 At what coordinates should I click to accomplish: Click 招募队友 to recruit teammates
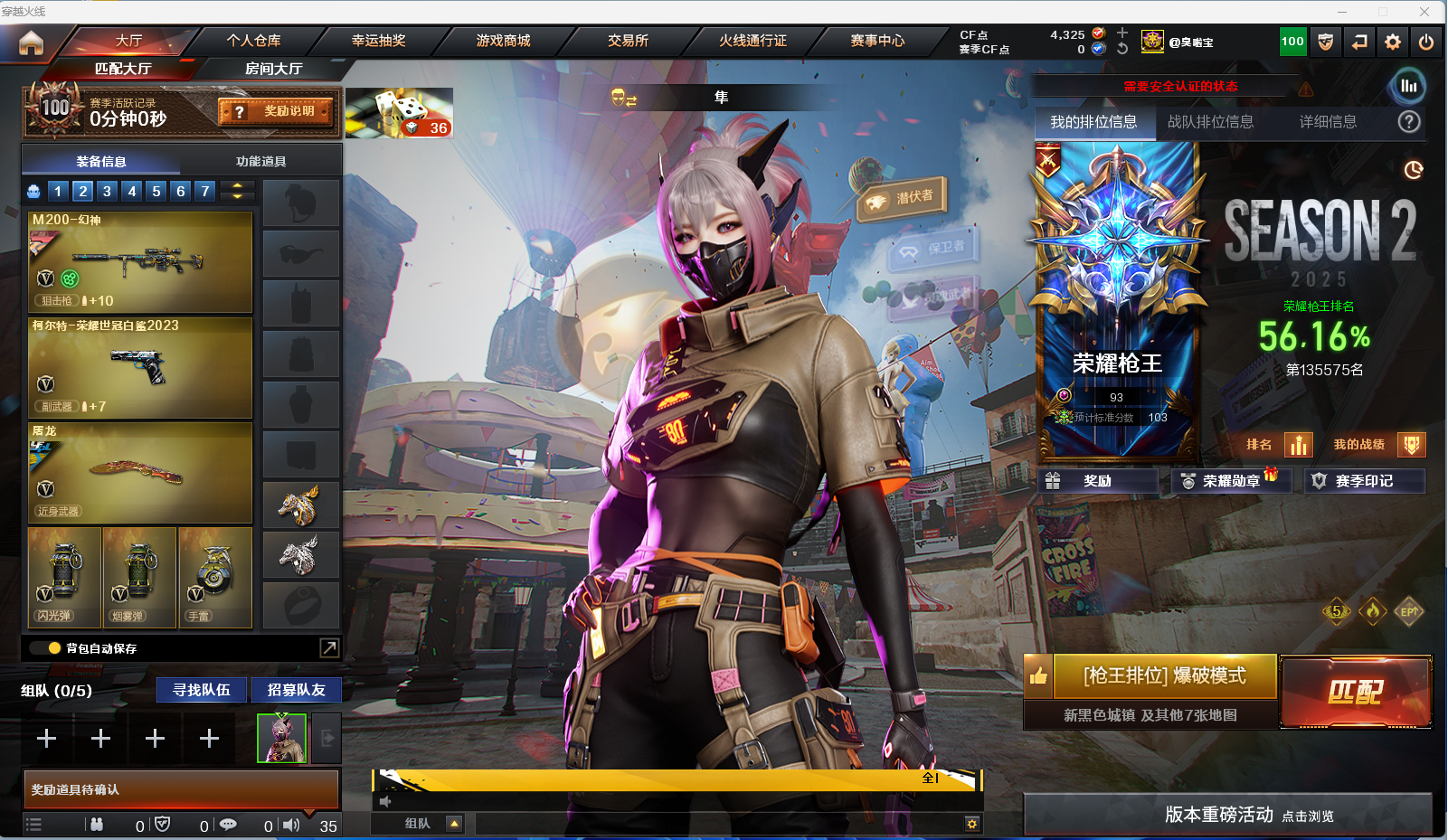click(296, 690)
